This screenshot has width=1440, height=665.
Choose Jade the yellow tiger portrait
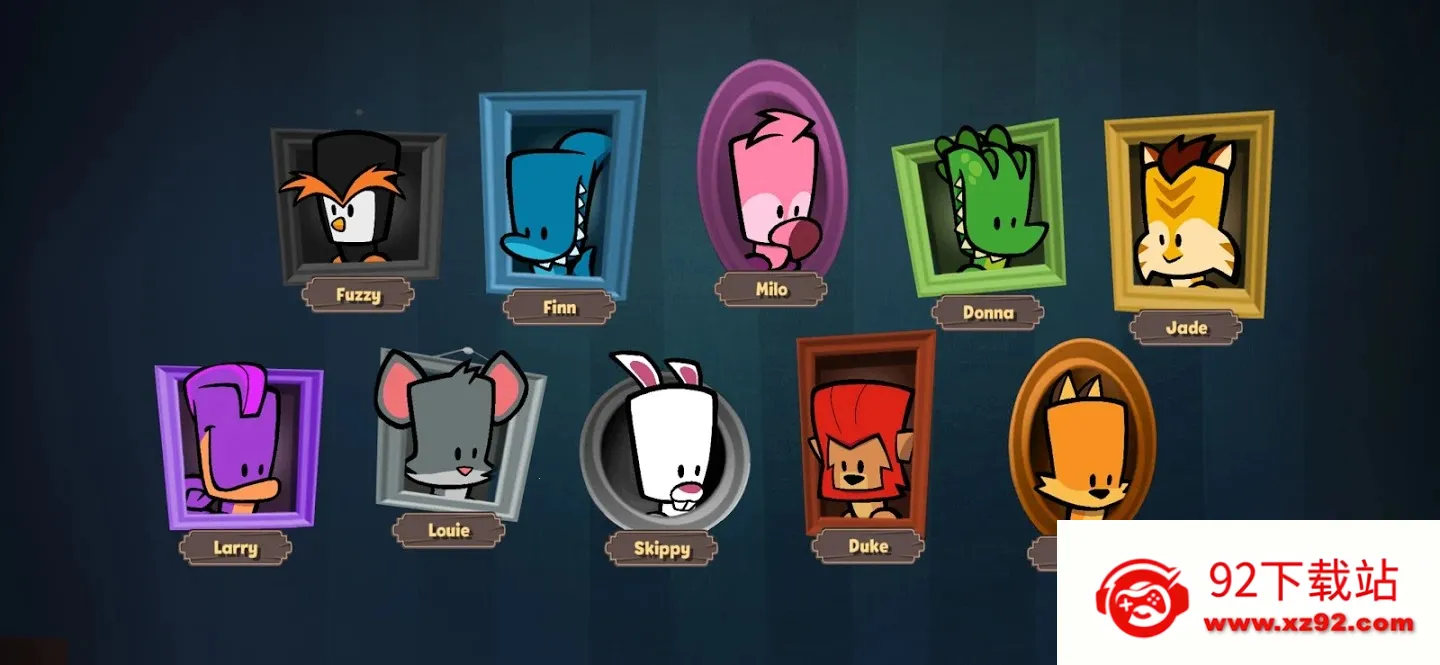1187,215
